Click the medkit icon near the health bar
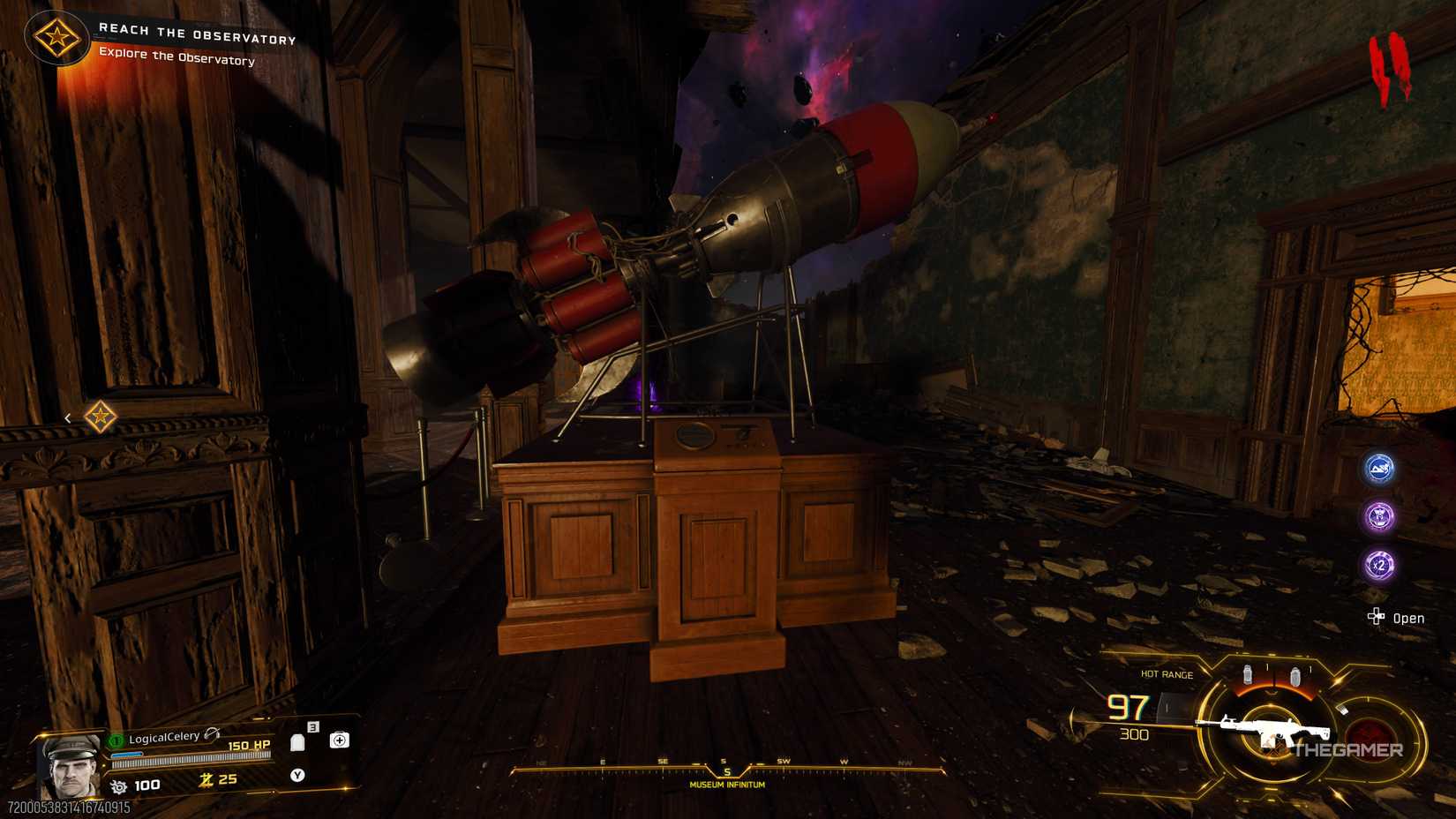This screenshot has width=1456, height=819. (x=339, y=740)
